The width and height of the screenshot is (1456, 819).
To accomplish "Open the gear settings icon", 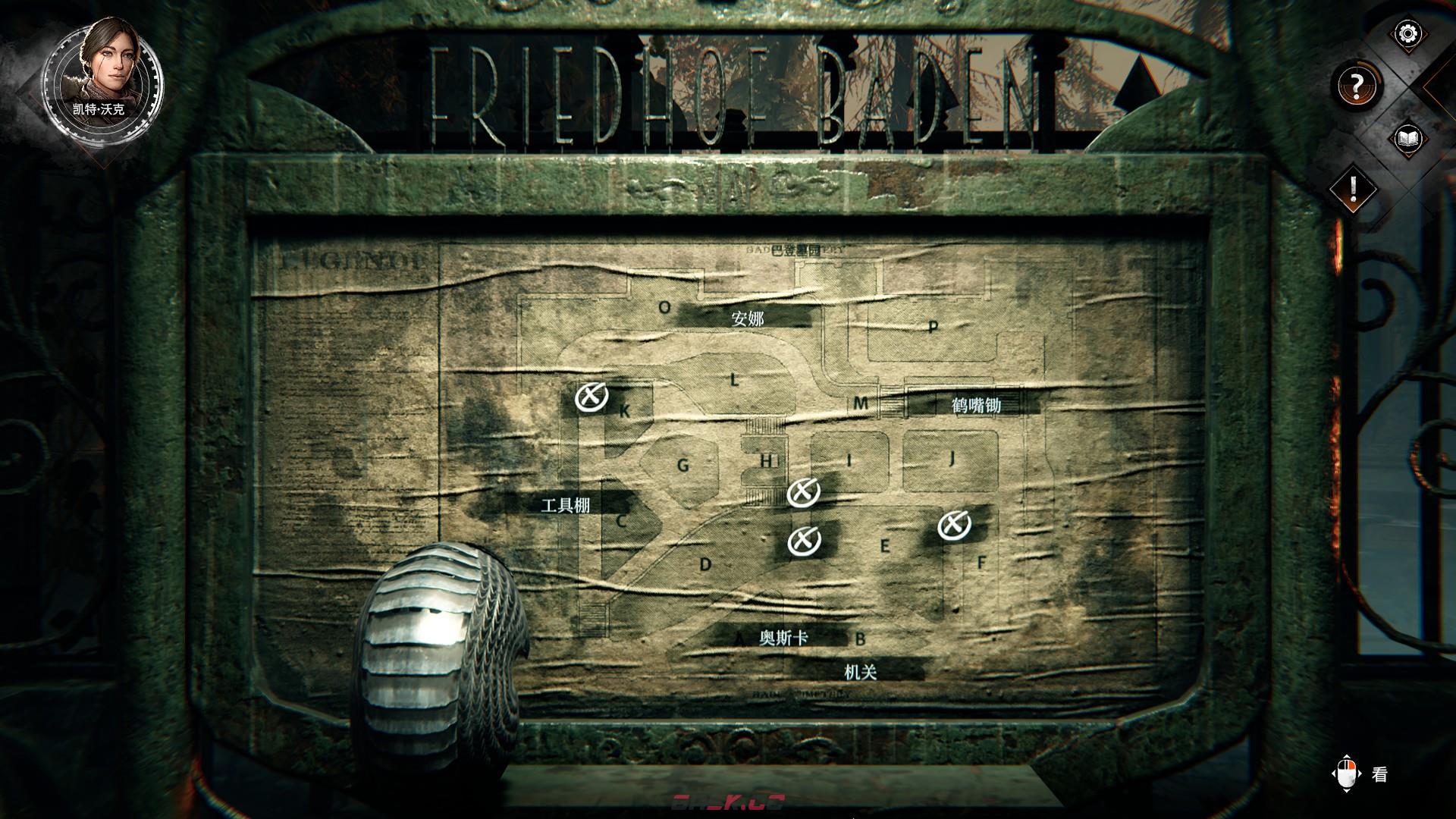I will click(1408, 34).
